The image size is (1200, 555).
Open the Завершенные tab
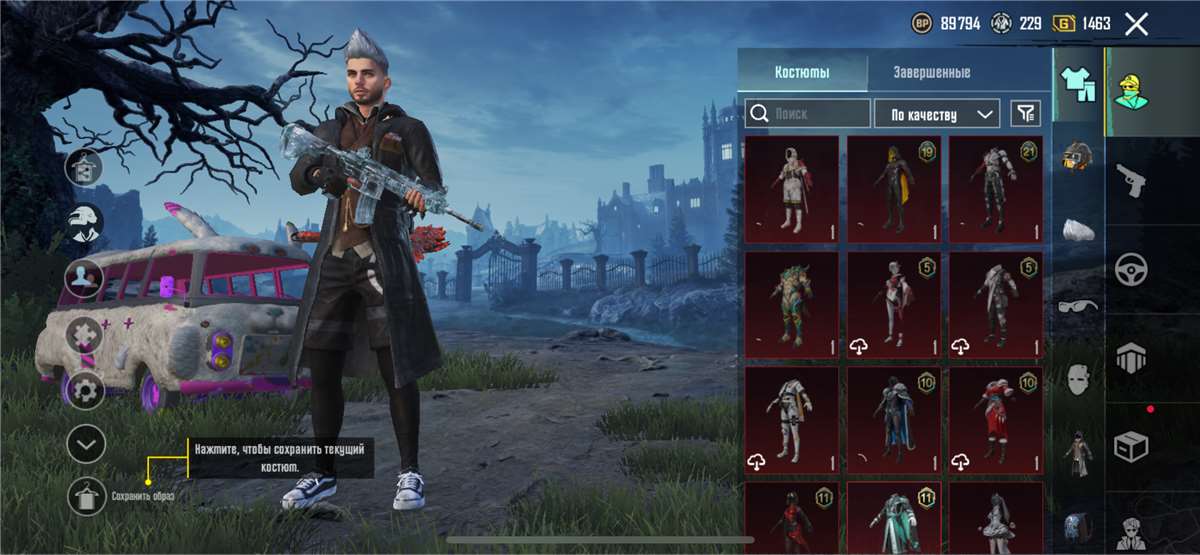(x=931, y=72)
